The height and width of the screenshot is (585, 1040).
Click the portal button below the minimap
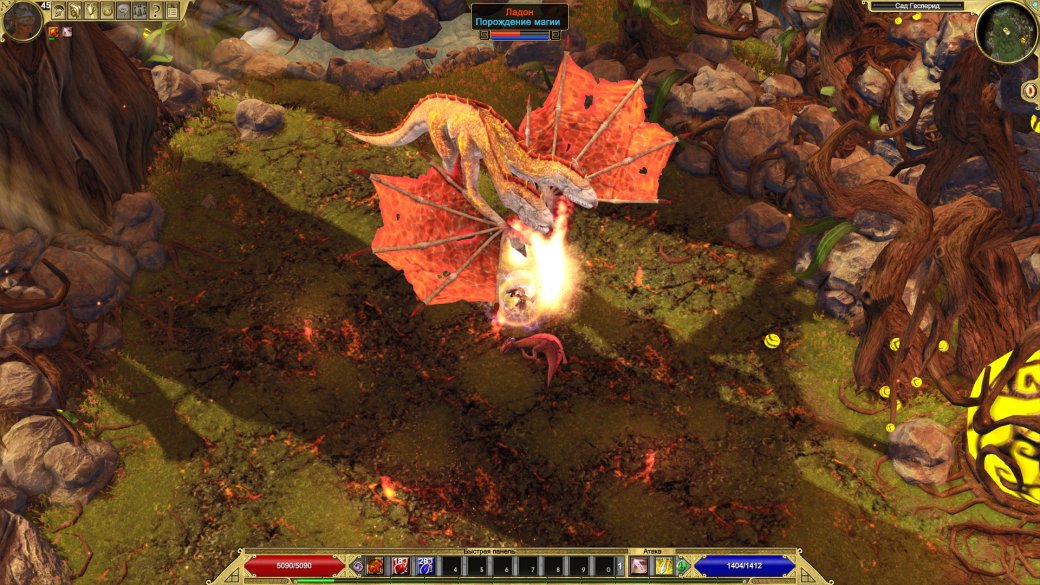1030,91
